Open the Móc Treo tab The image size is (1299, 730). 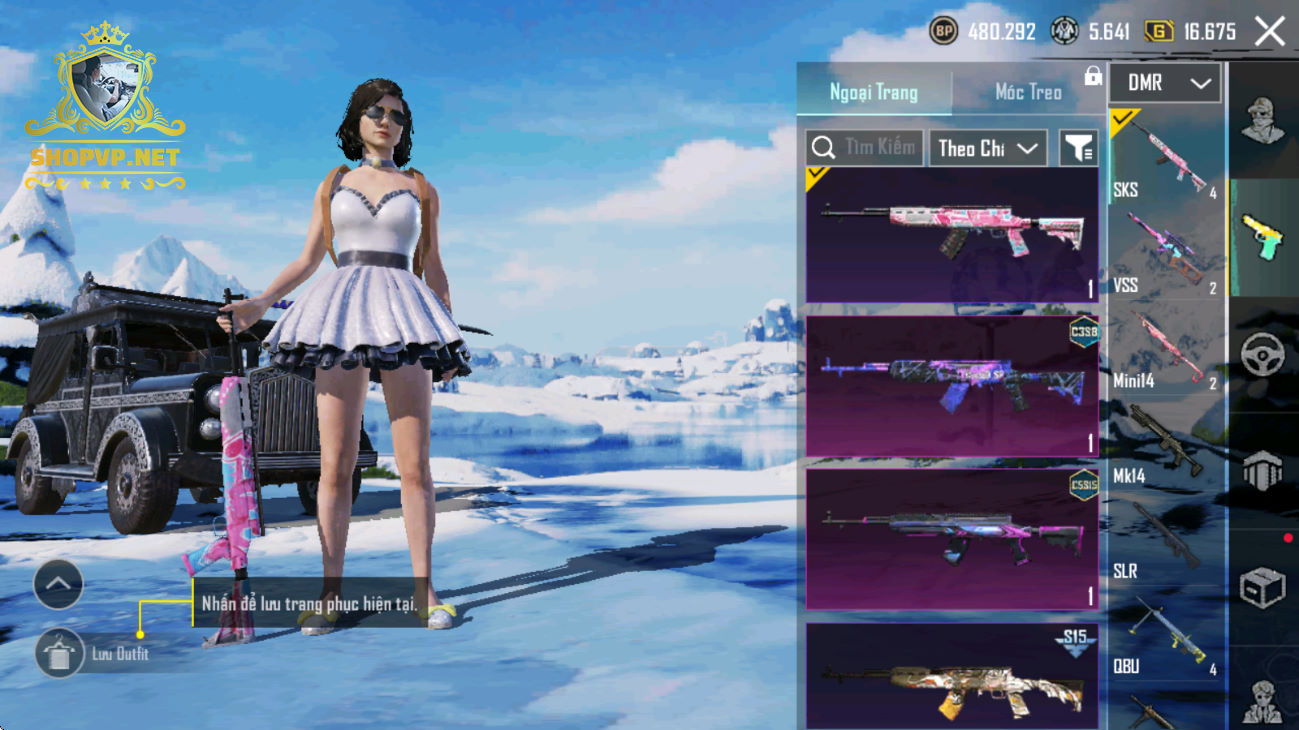point(1028,92)
